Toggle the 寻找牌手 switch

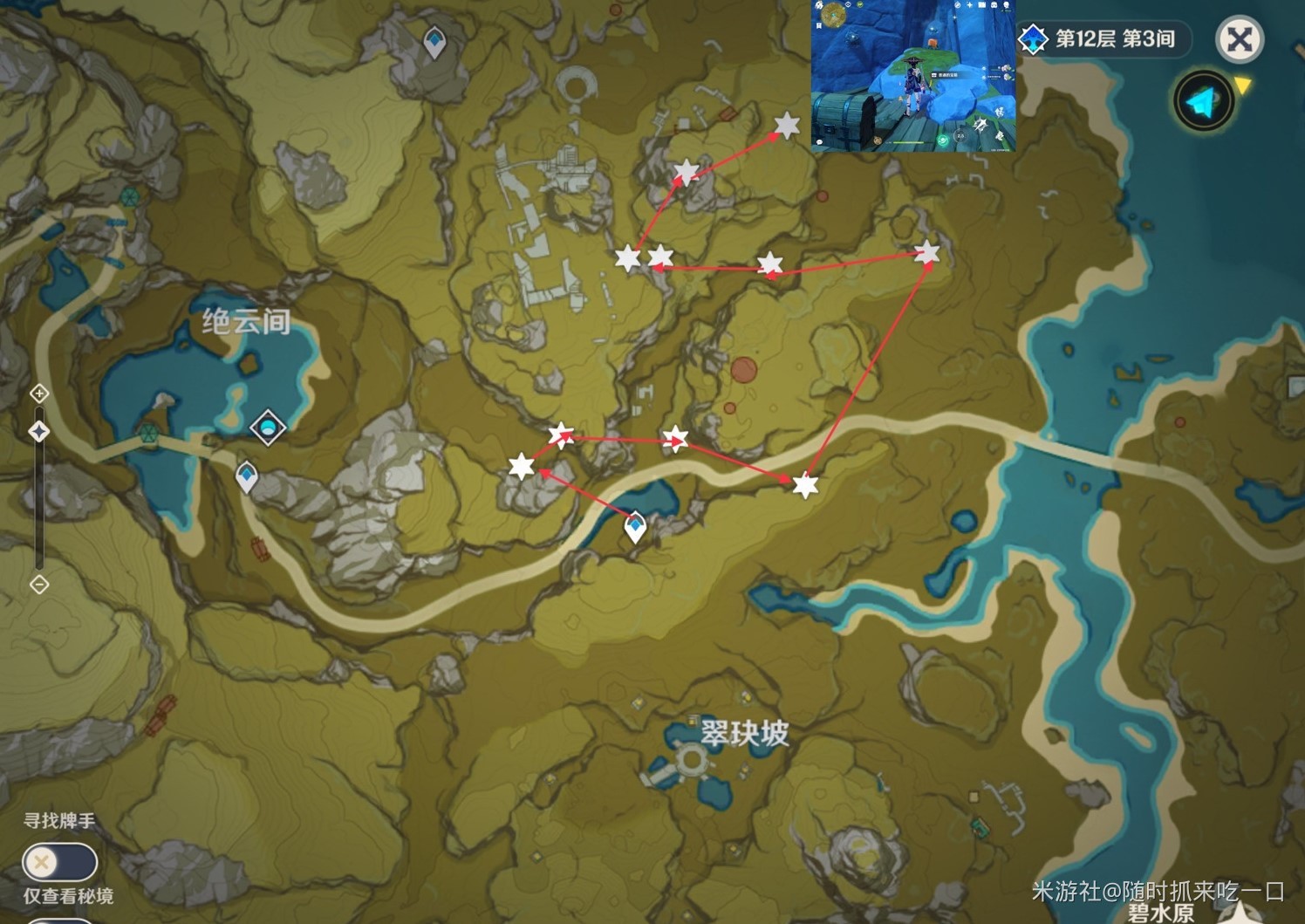coord(58,862)
